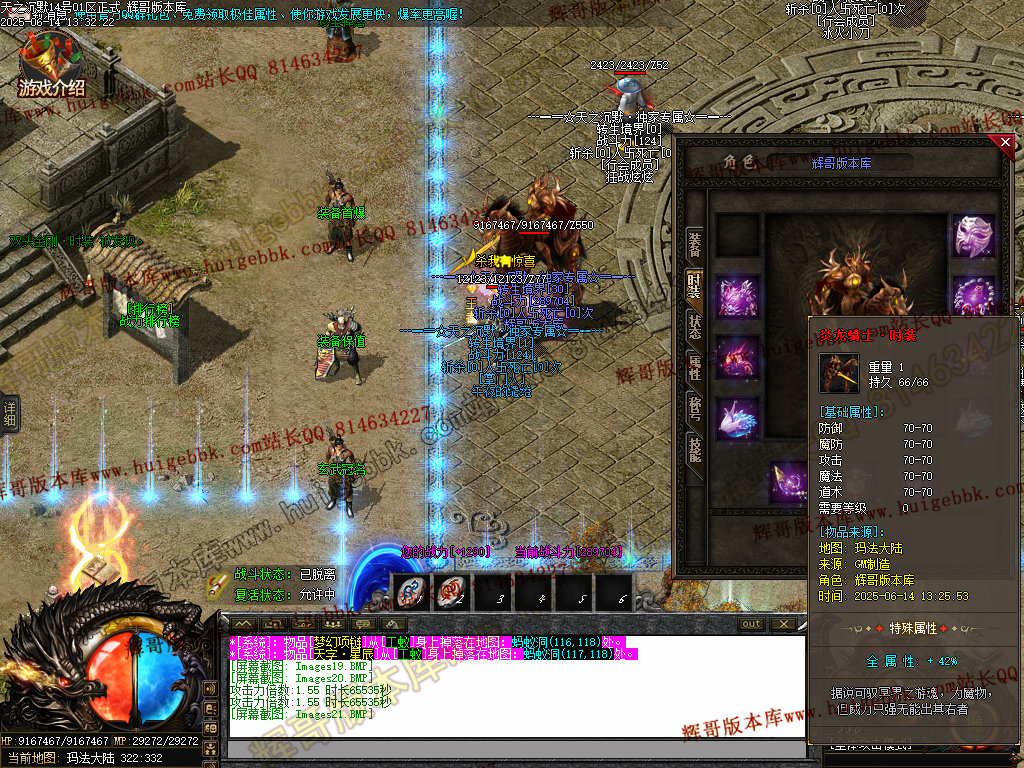Close the character panel

[1006, 143]
